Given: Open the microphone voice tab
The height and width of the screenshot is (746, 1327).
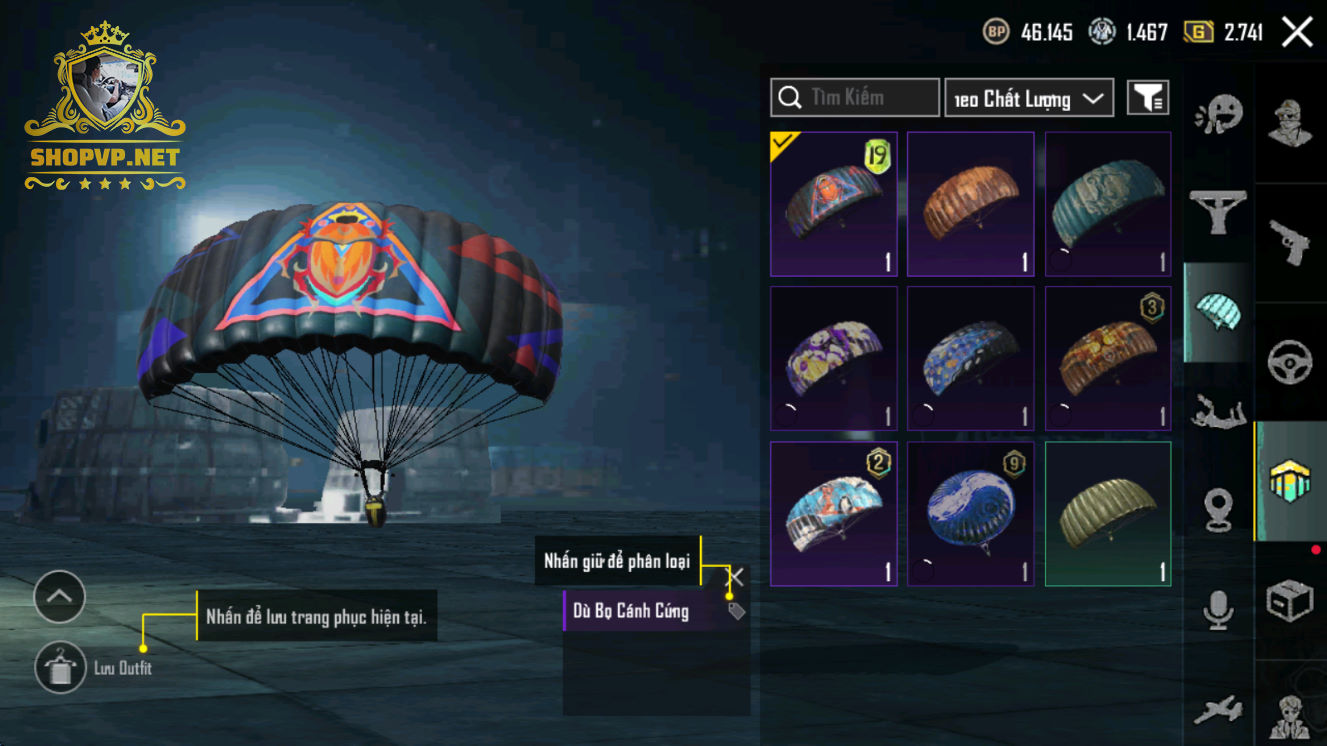Looking at the screenshot, I should click(1218, 609).
